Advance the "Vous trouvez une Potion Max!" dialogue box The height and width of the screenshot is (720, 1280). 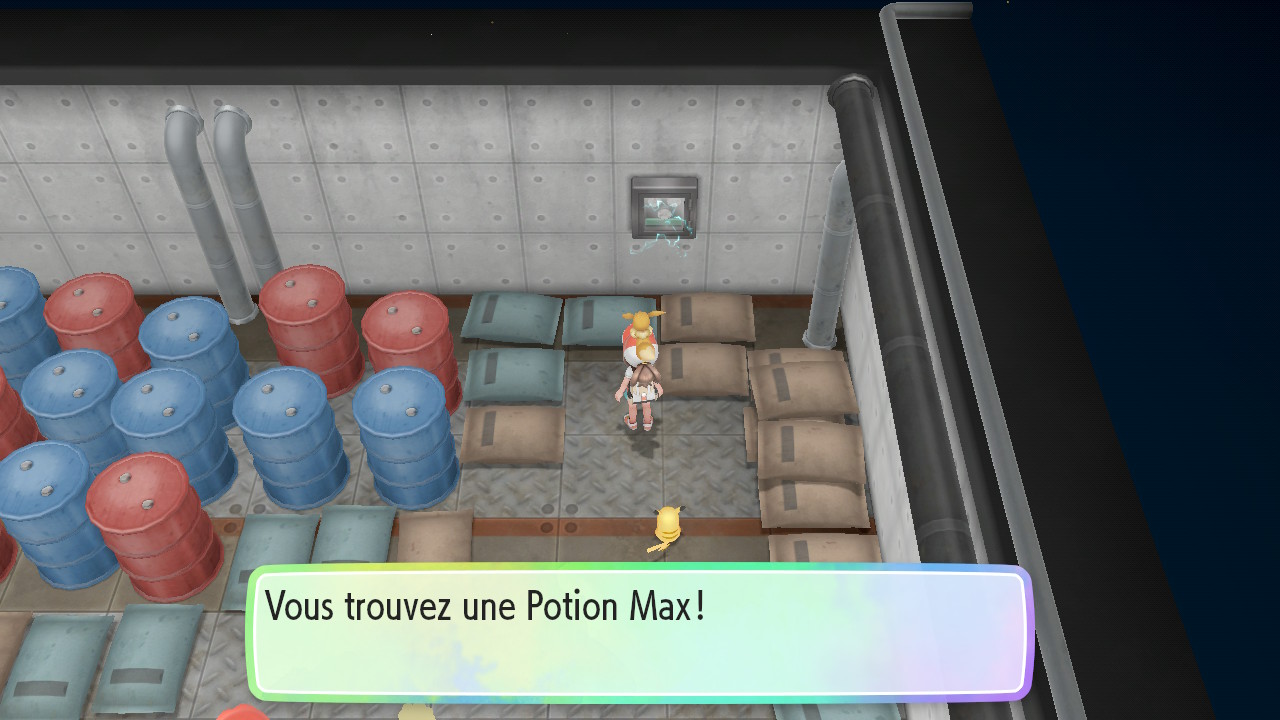638,632
